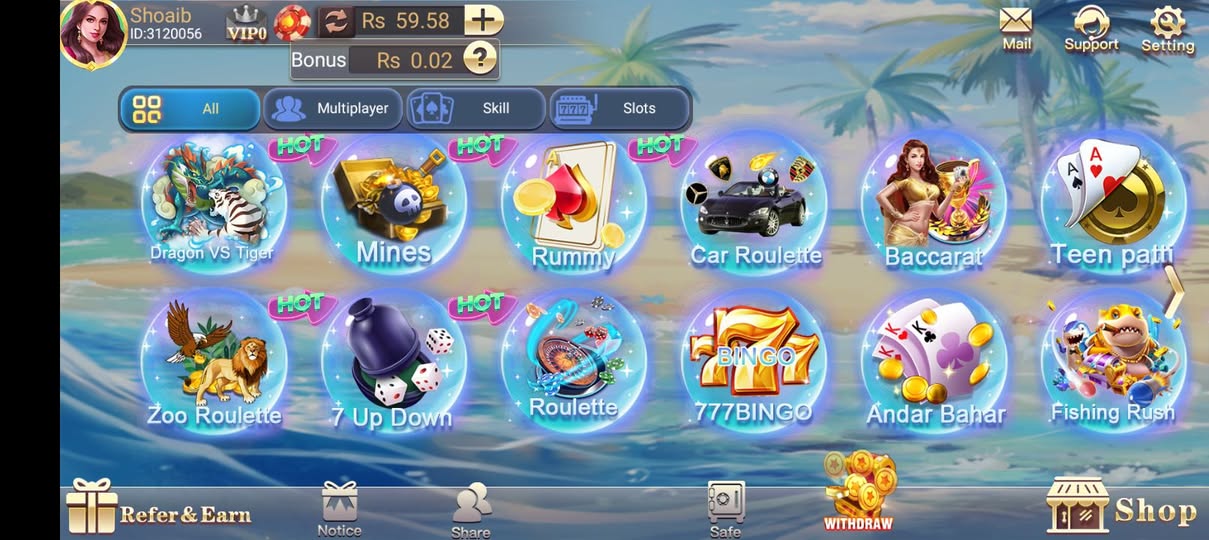Open the Withdraw screen
The height and width of the screenshot is (540, 1209).
857,492
